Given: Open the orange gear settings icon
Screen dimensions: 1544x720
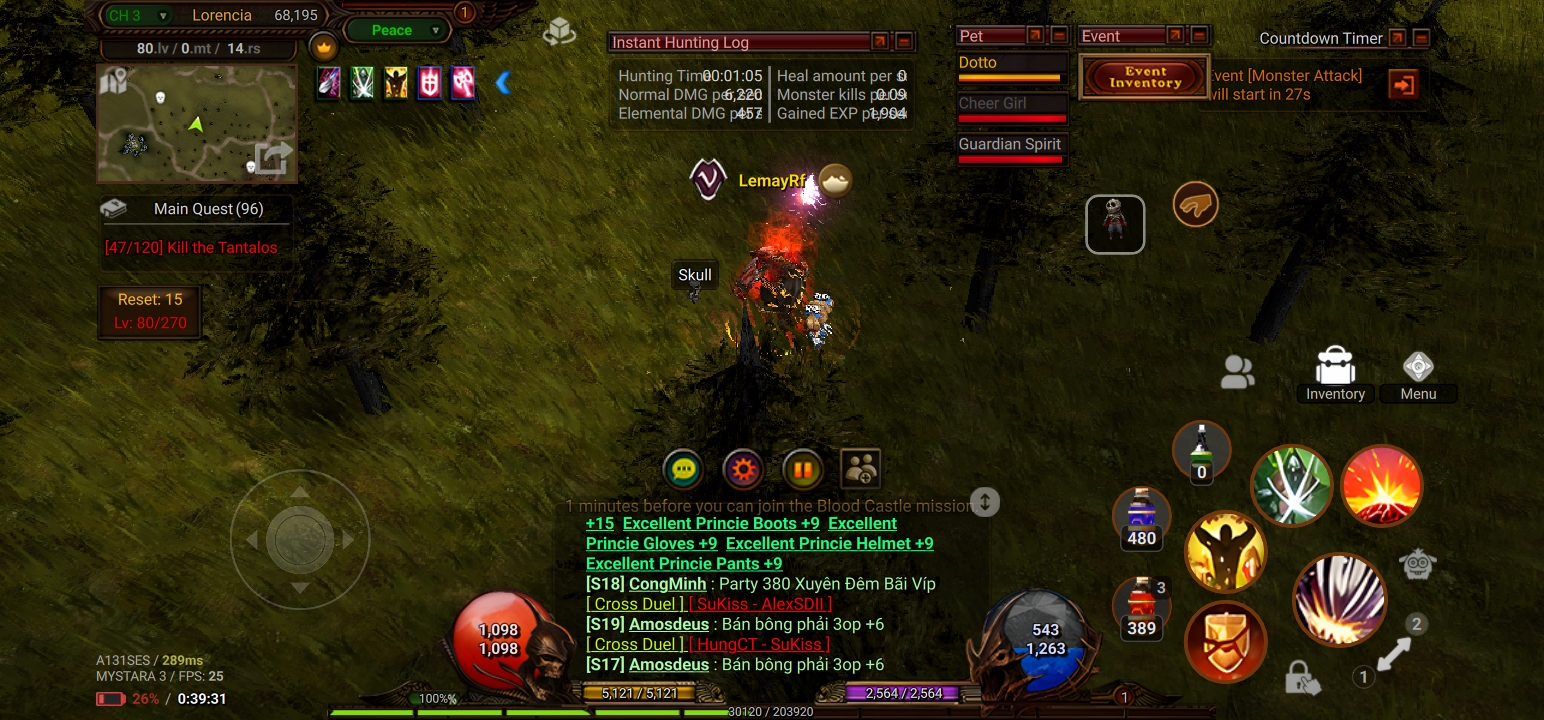Looking at the screenshot, I should pos(743,469).
